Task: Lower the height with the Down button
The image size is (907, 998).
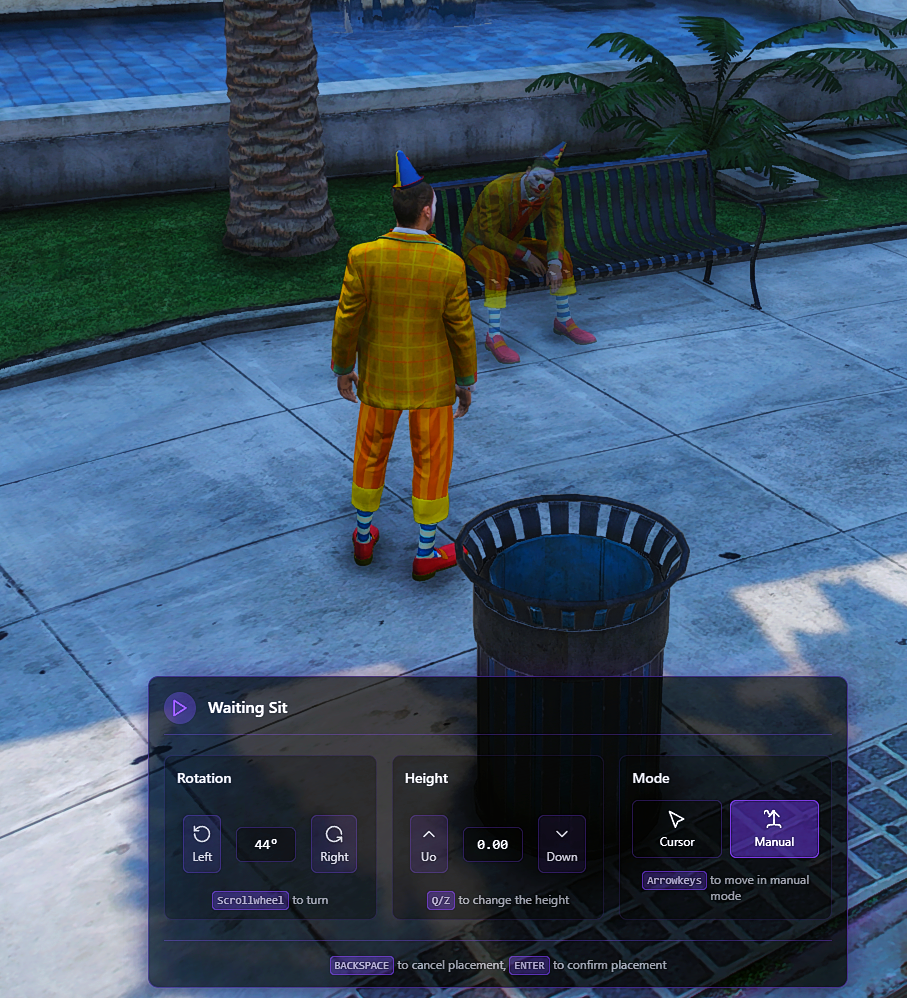Action: pyautogui.click(x=561, y=843)
